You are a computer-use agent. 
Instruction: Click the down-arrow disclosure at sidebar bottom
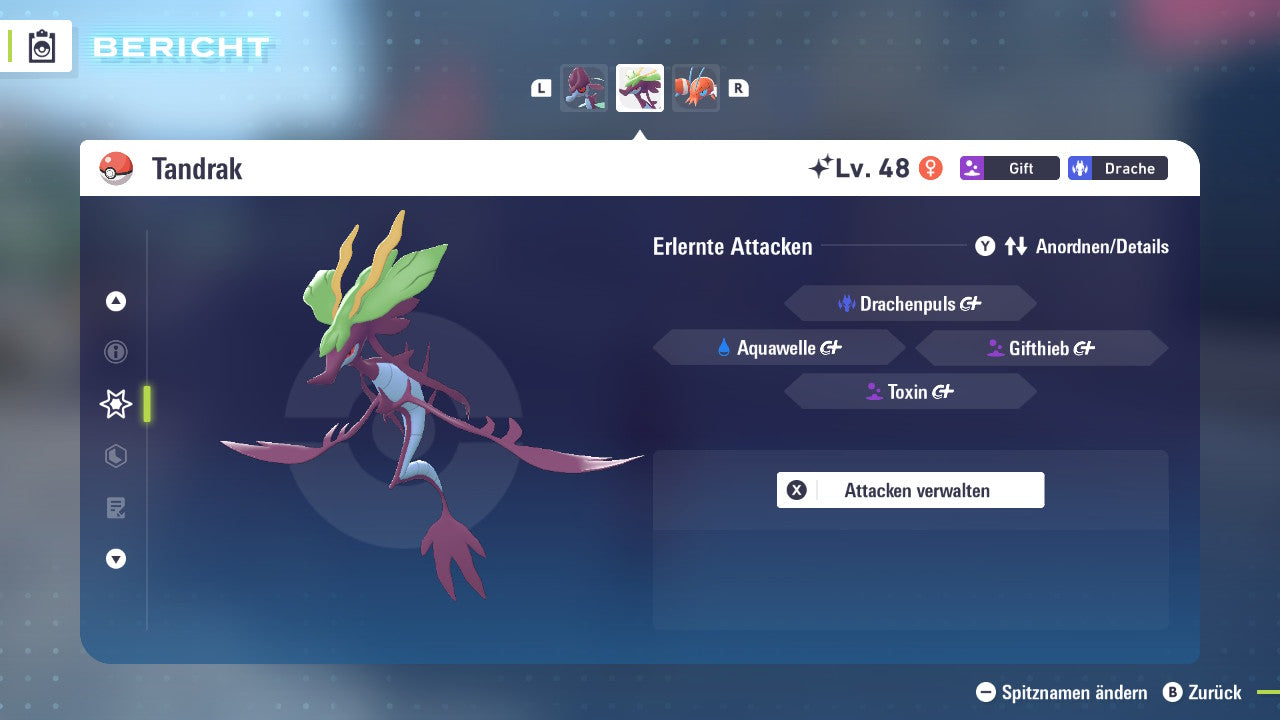[115, 559]
